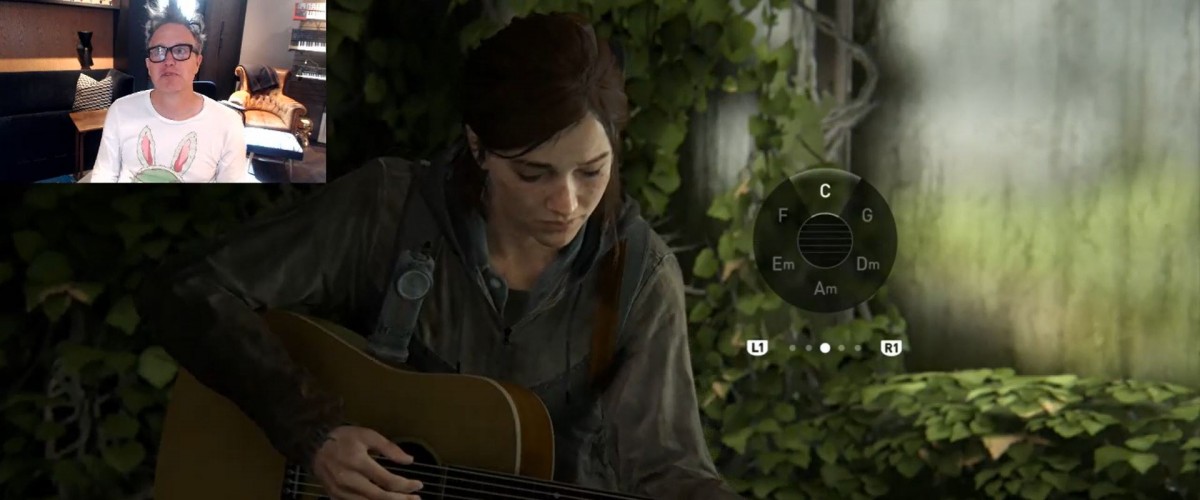1200x500 pixels.
Task: Click the streamer webcam overlay
Action: (x=163, y=92)
